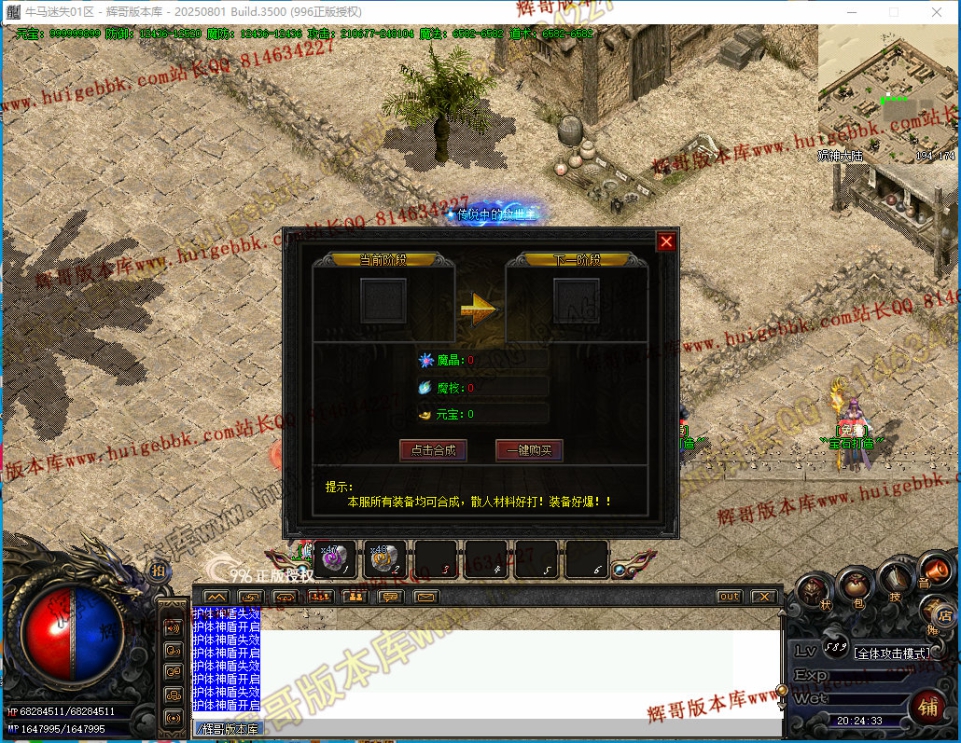Screen dimensions: 961x743
Task: Select the 当前阶段 current stage item slot
Action: [x=383, y=300]
